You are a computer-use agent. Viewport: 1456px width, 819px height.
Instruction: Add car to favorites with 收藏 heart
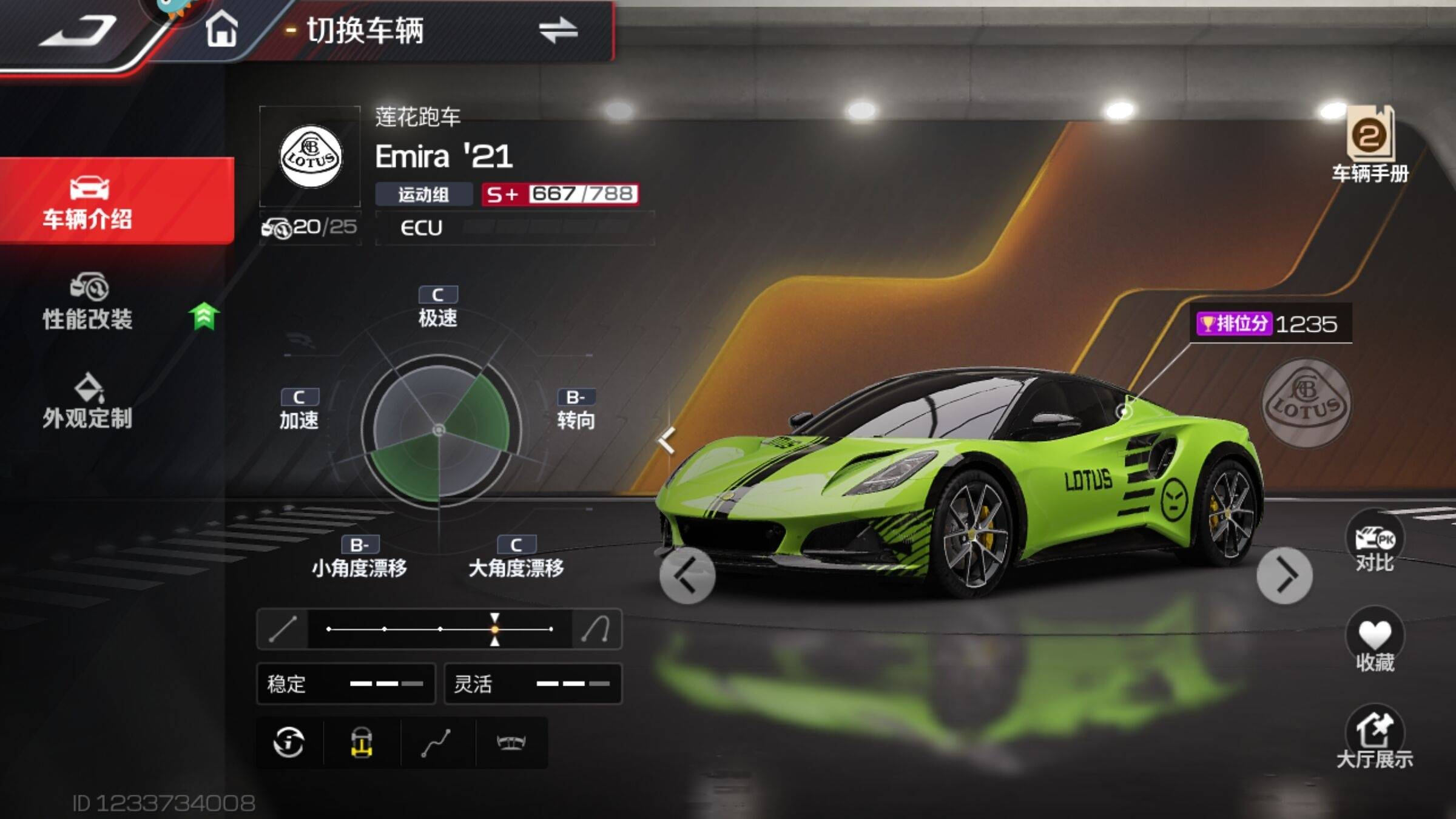tap(1375, 641)
